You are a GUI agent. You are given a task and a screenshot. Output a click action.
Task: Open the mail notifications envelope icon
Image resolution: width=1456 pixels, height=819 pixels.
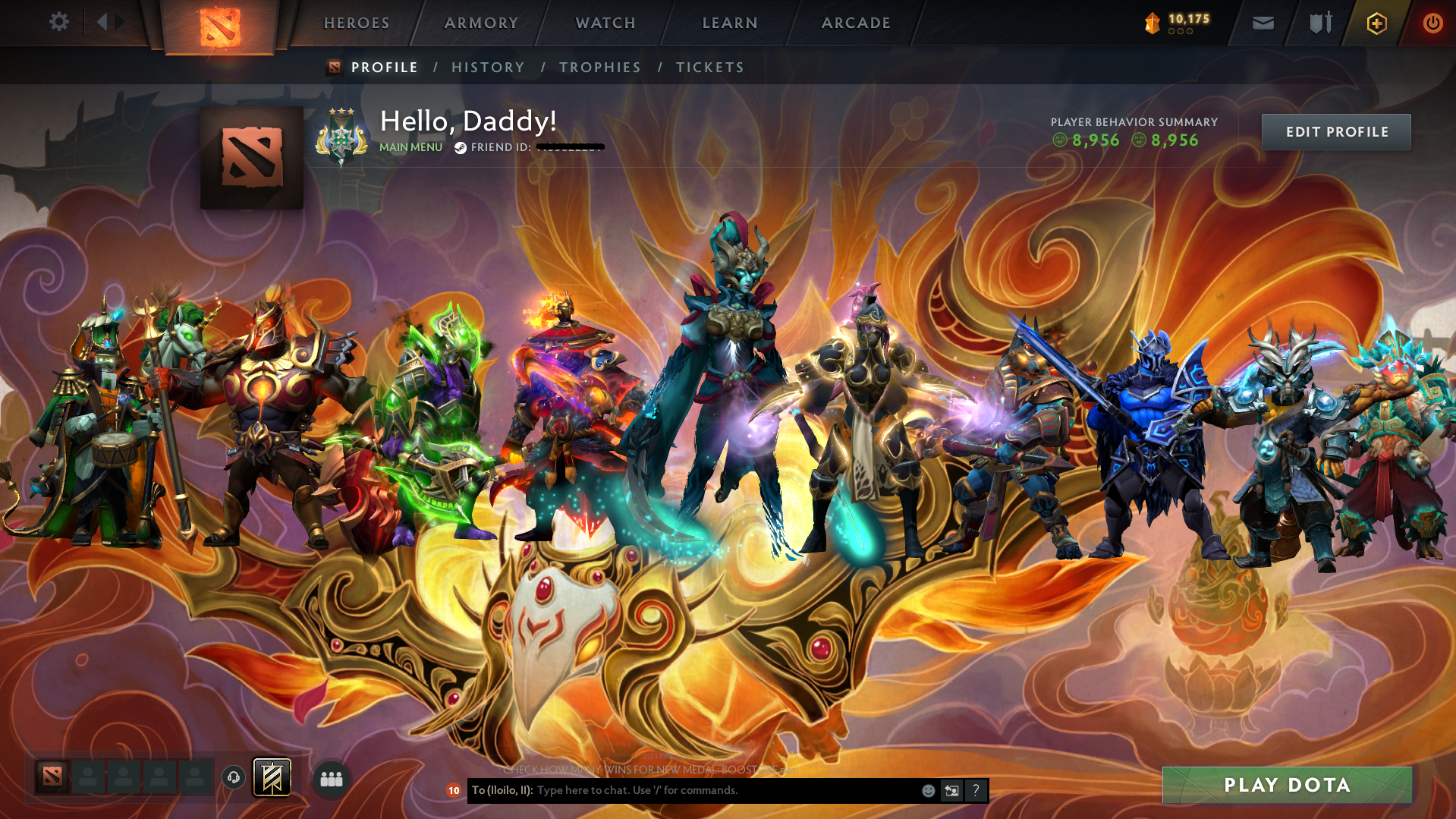[x=1263, y=23]
